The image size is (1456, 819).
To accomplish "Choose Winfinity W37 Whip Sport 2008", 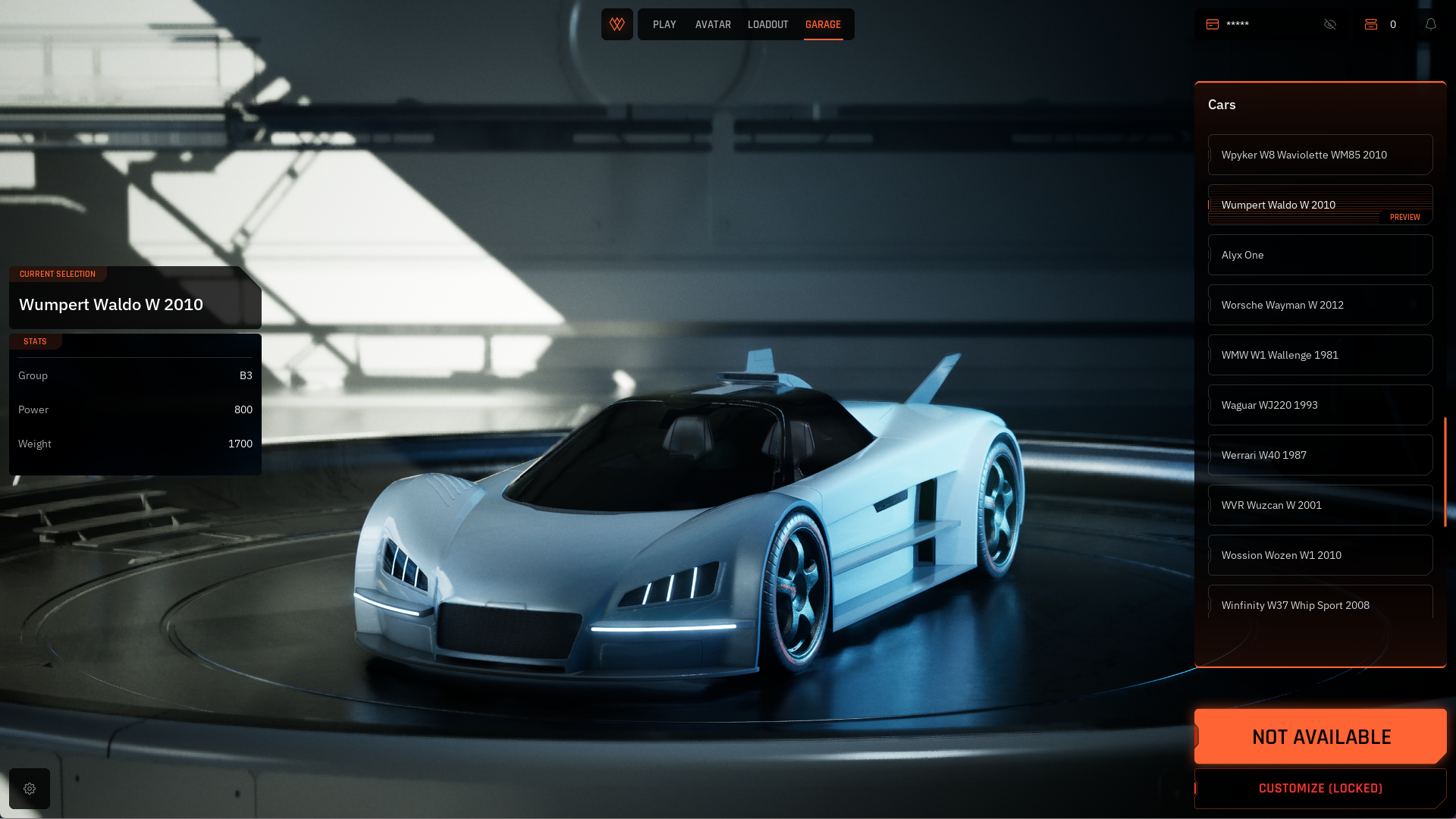I will coord(1319,604).
